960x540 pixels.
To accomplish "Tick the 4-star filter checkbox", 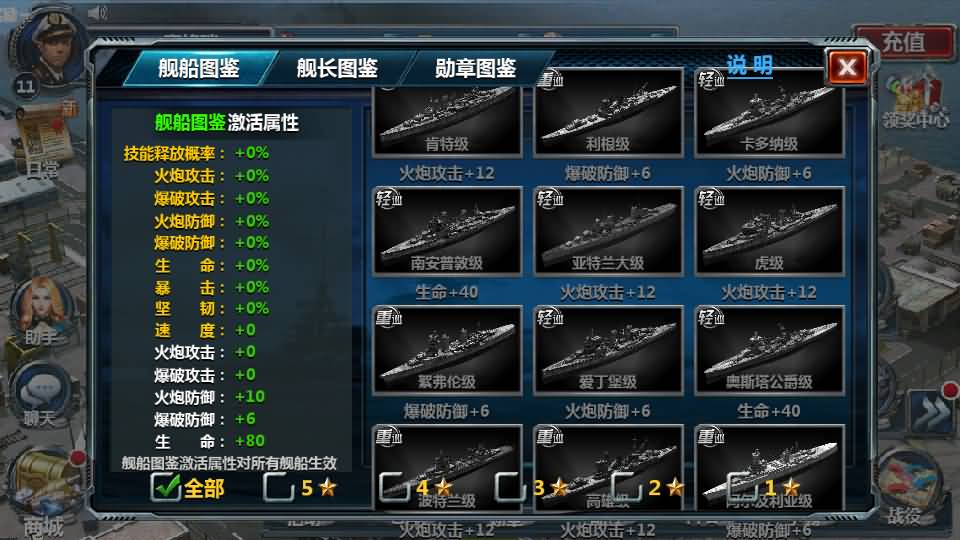I will pyautogui.click(x=394, y=487).
